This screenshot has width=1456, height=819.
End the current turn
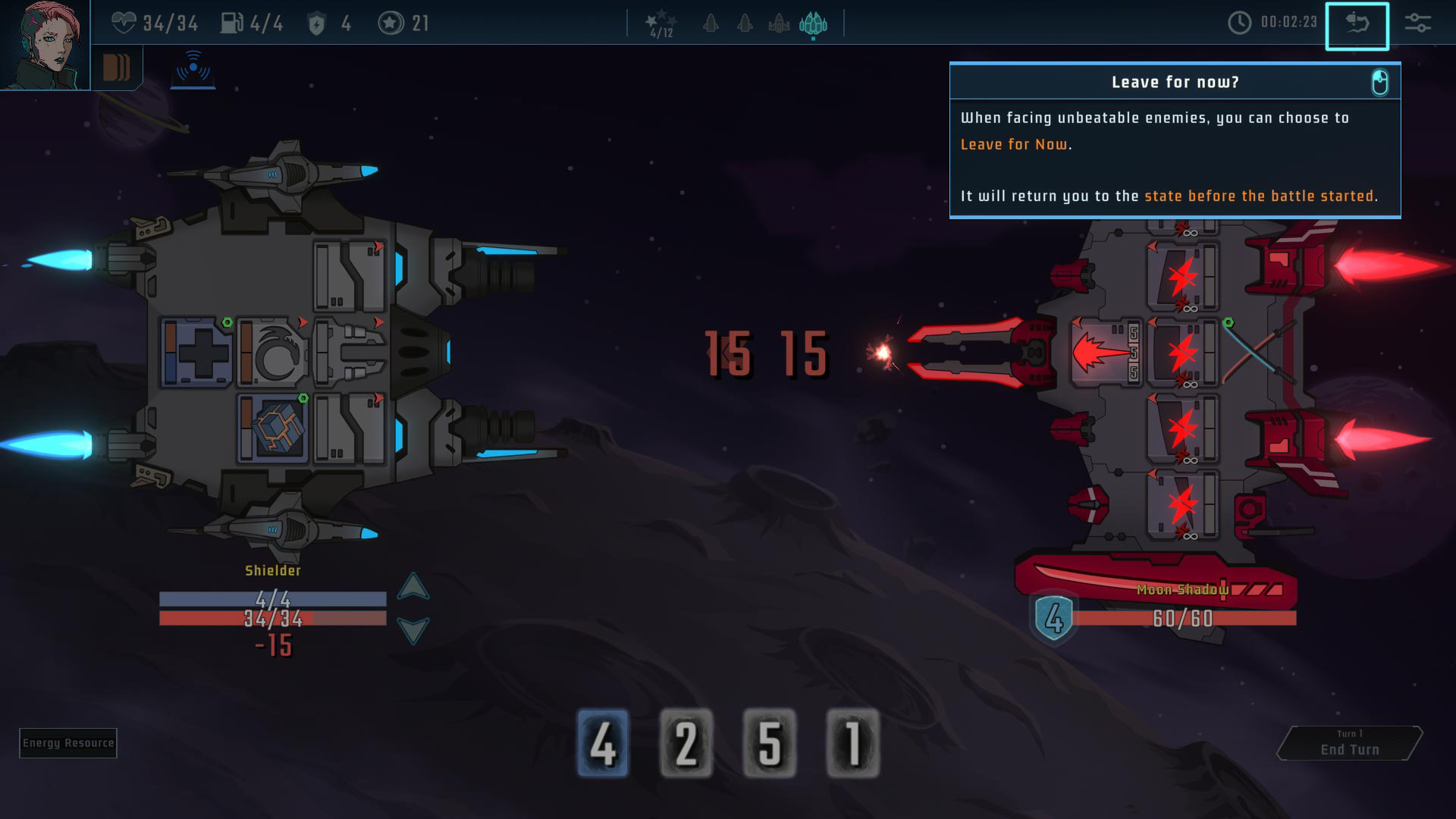click(1349, 744)
